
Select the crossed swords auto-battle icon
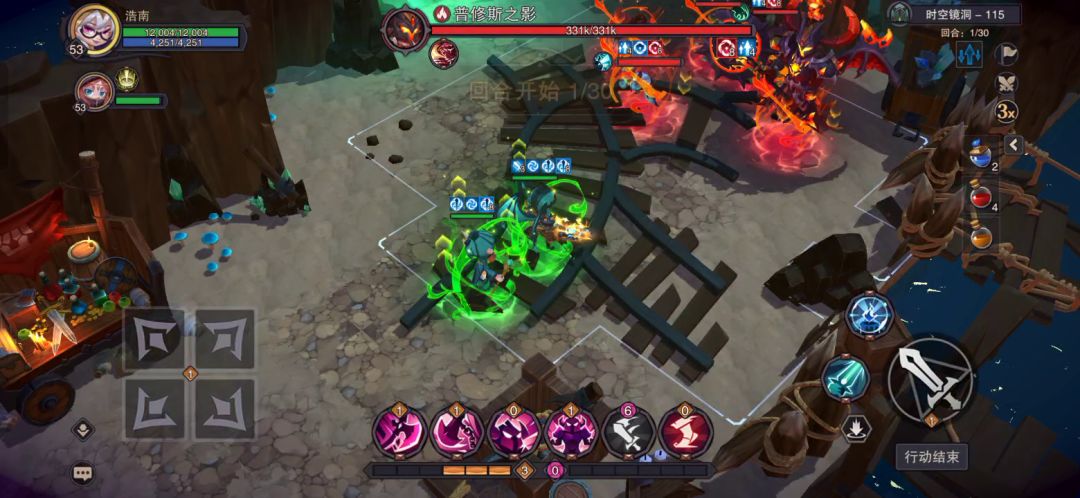click(x=1007, y=83)
